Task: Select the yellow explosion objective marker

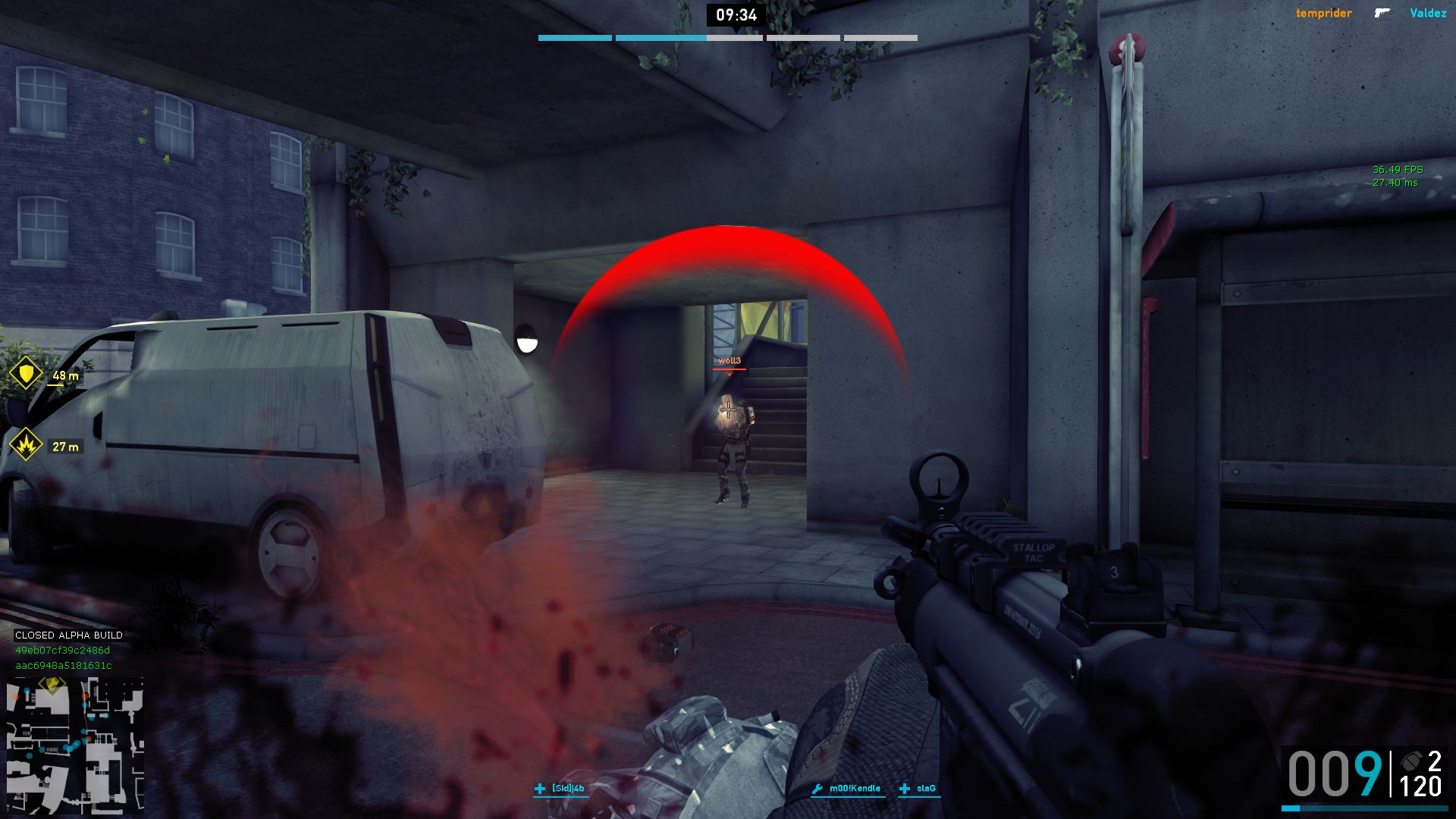Action: [27, 445]
